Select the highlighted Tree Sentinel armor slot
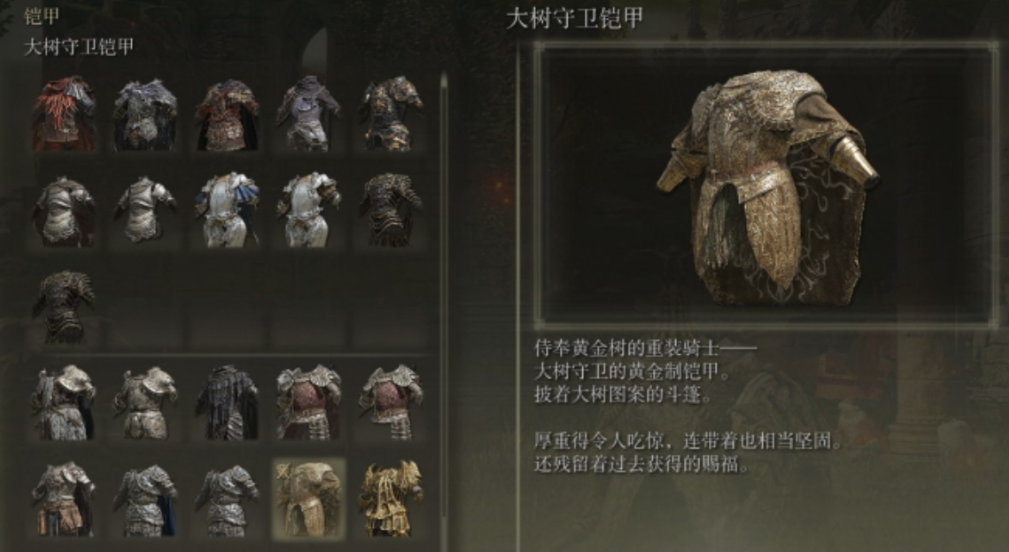The image size is (1009, 552). coord(308,497)
